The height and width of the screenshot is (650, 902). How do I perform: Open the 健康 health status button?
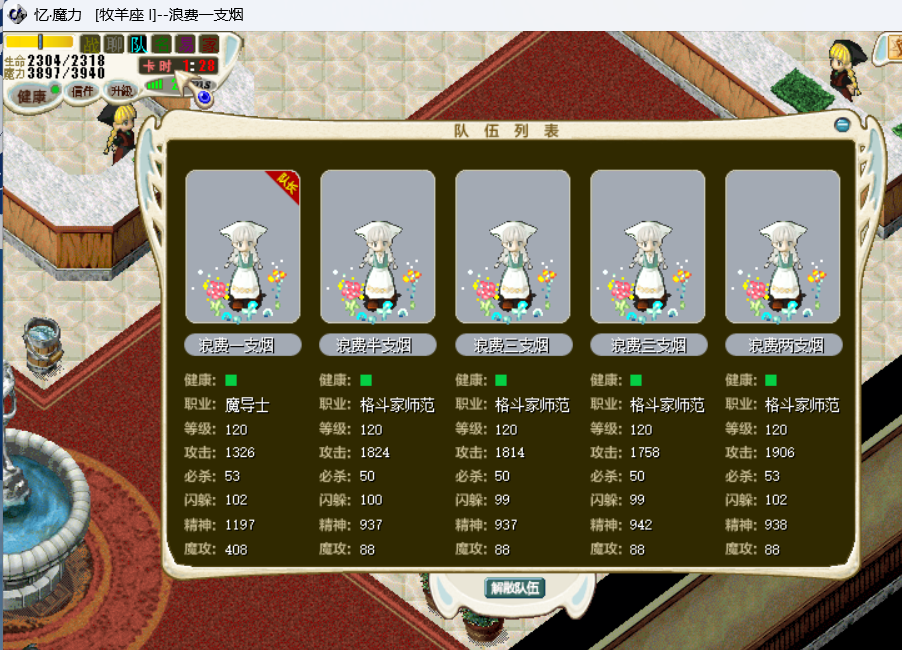pos(28,95)
